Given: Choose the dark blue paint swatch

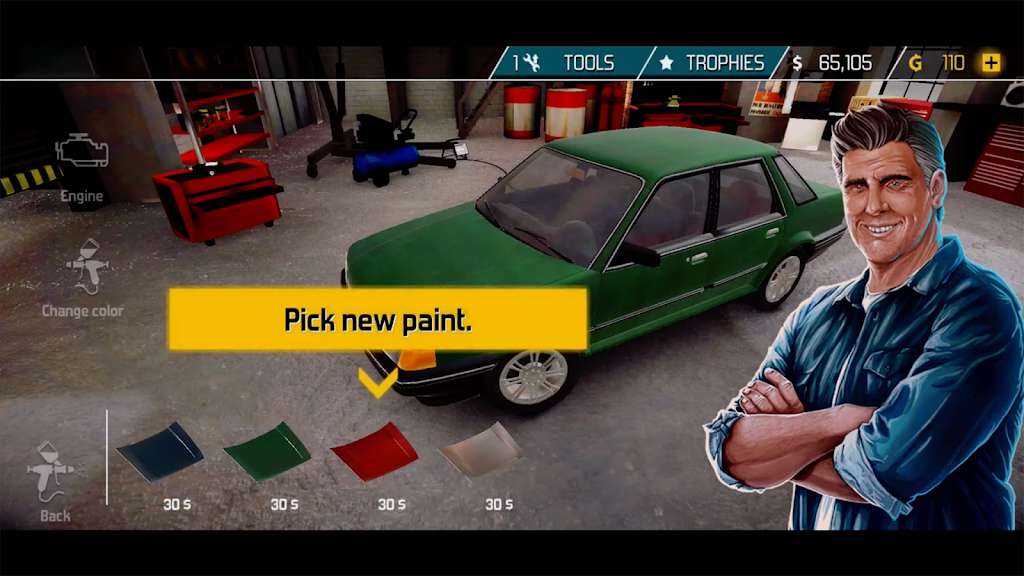Looking at the screenshot, I should click(x=160, y=451).
